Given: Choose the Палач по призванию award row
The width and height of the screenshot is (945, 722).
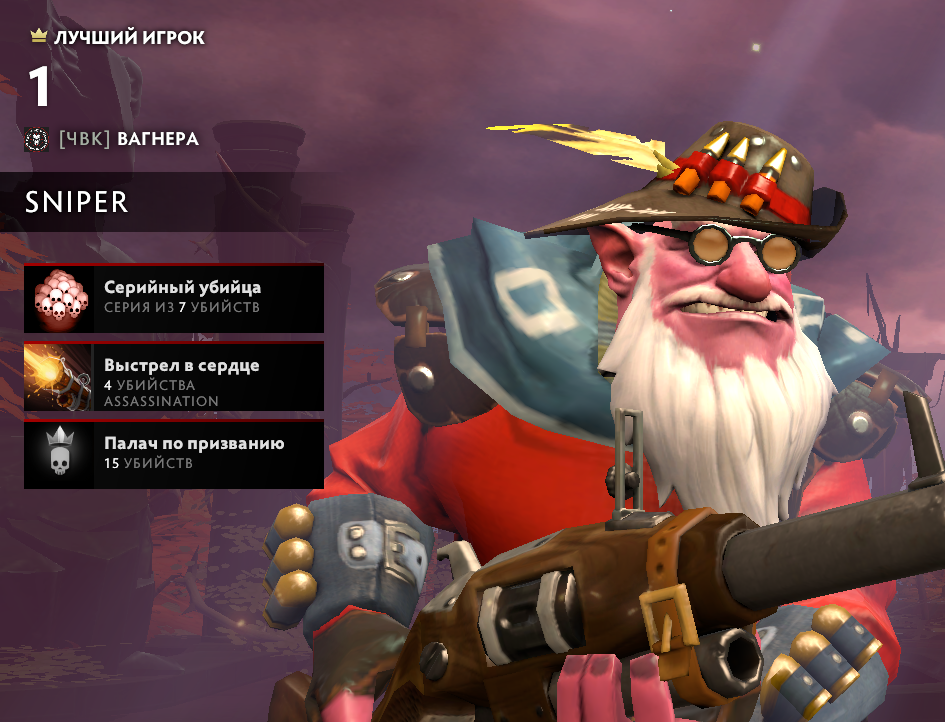Looking at the screenshot, I should tap(174, 454).
